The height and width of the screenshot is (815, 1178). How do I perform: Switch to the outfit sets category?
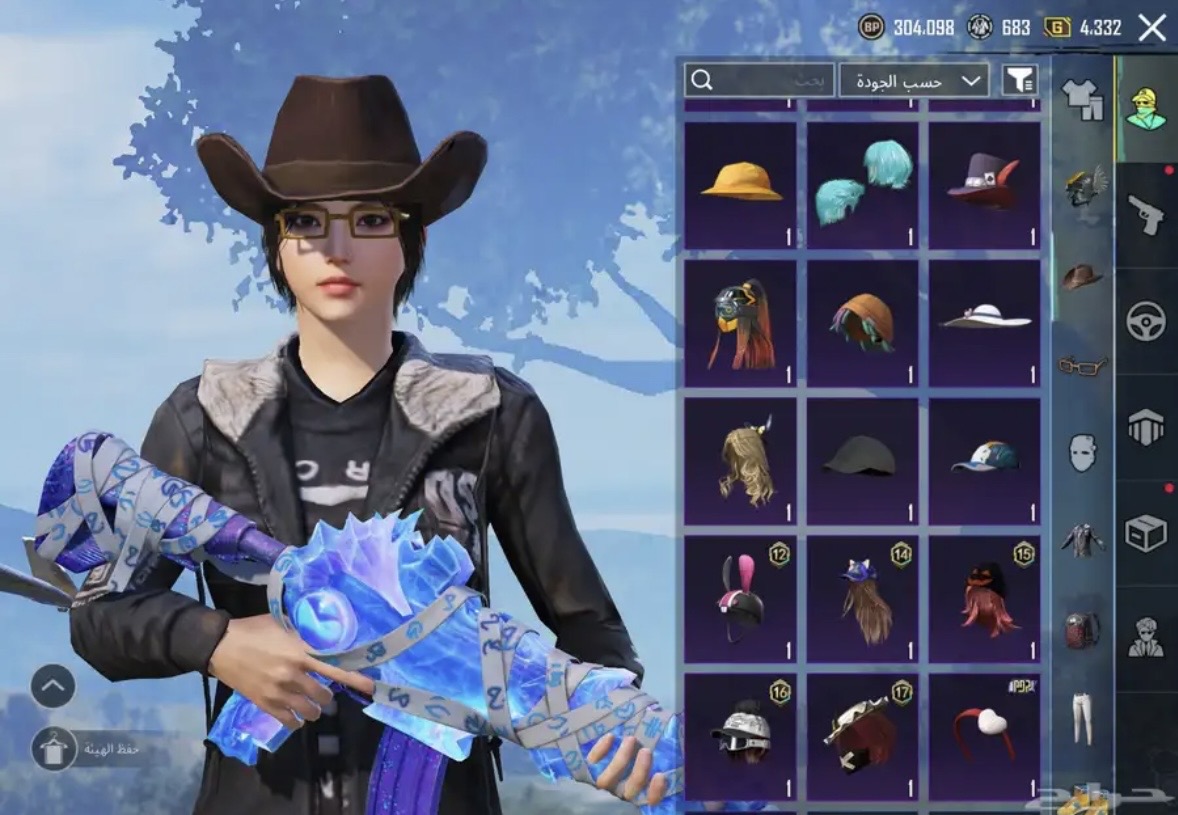click(1082, 98)
